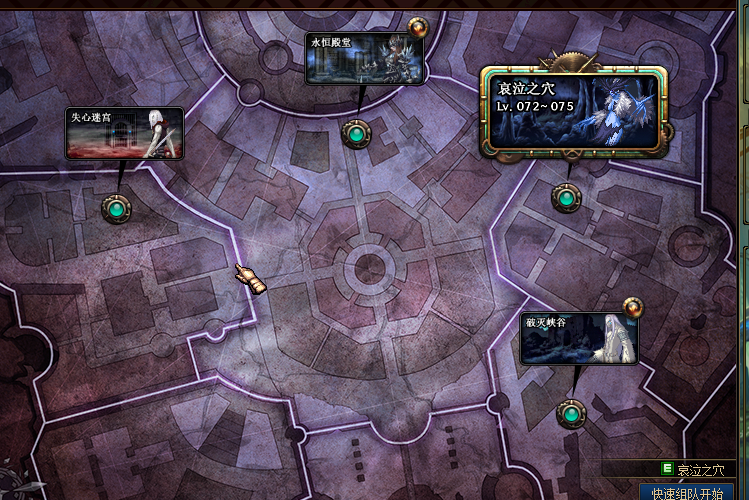Choose the 永恒殿堂 dungeon card

click(364, 59)
